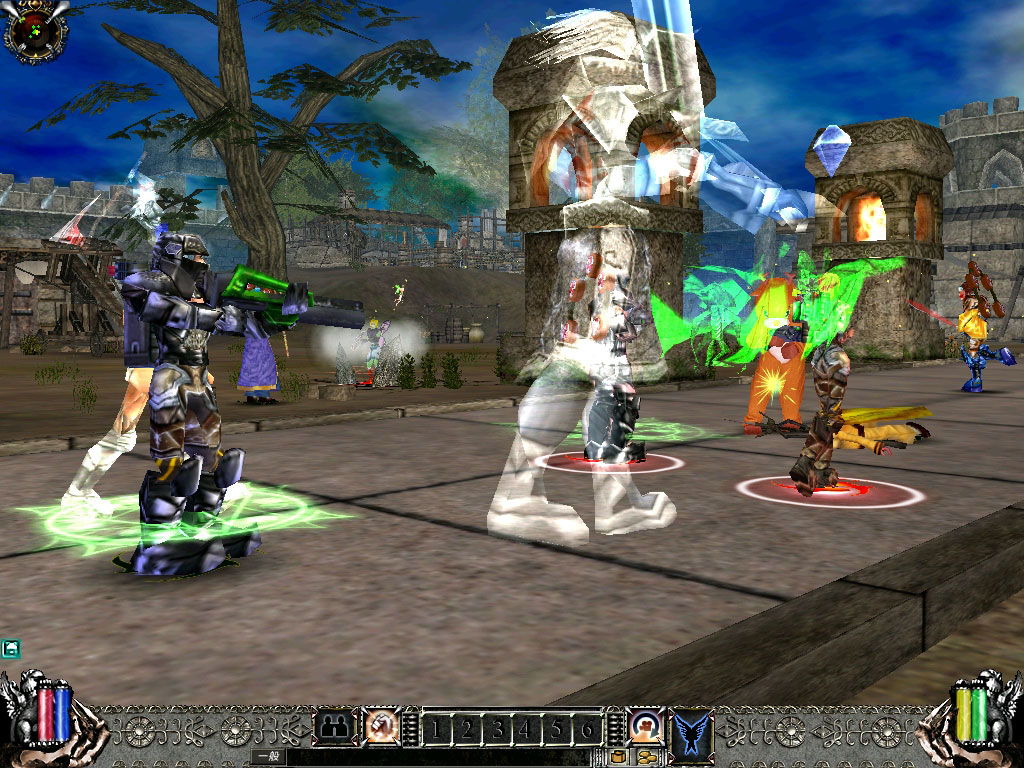The image size is (1024, 768).
Task: Click the camera rotation icon
Action: (x=645, y=724)
